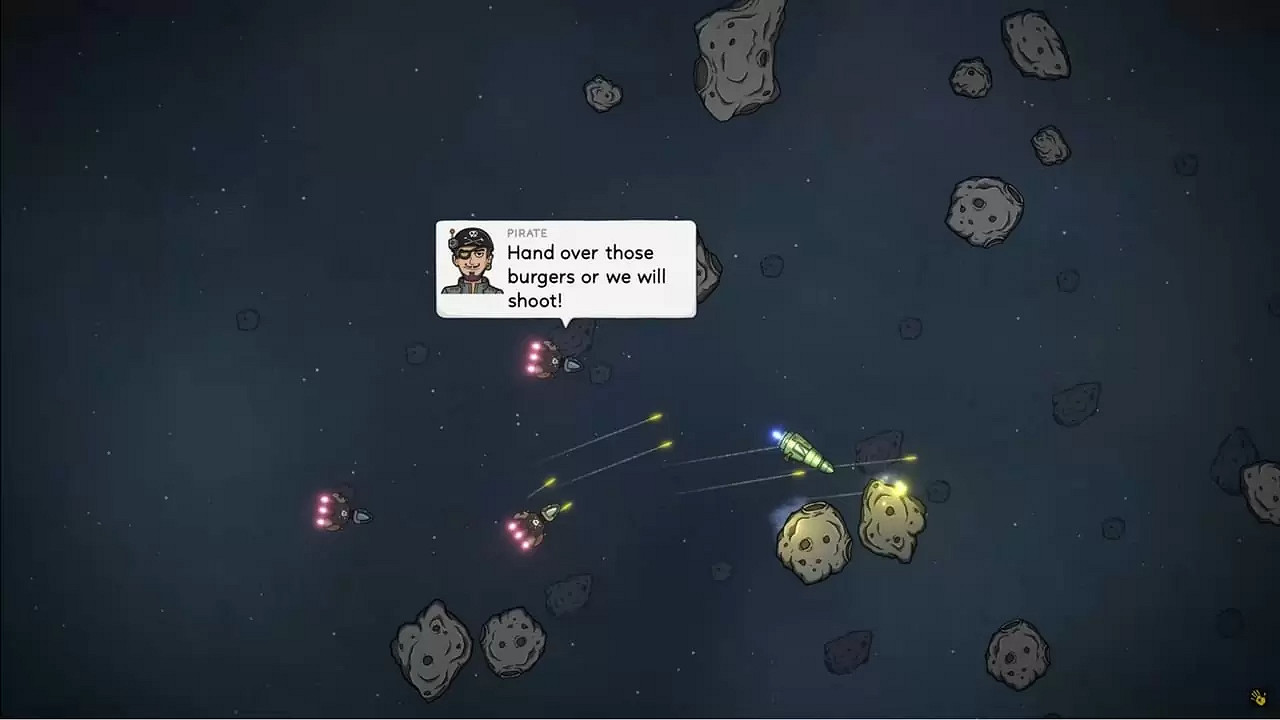Click the PIRATE name label in the dialogue

pyautogui.click(x=527, y=232)
